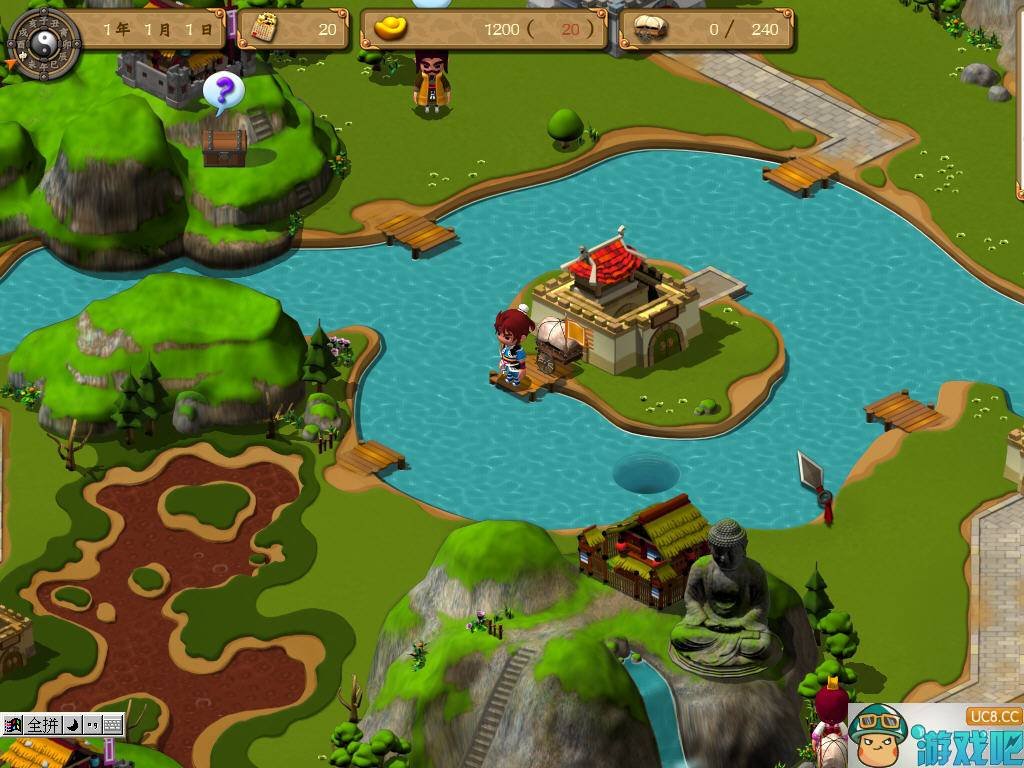This screenshot has height=768, width=1024.
Task: Open the yin-yang compass menu
Action: (44, 42)
